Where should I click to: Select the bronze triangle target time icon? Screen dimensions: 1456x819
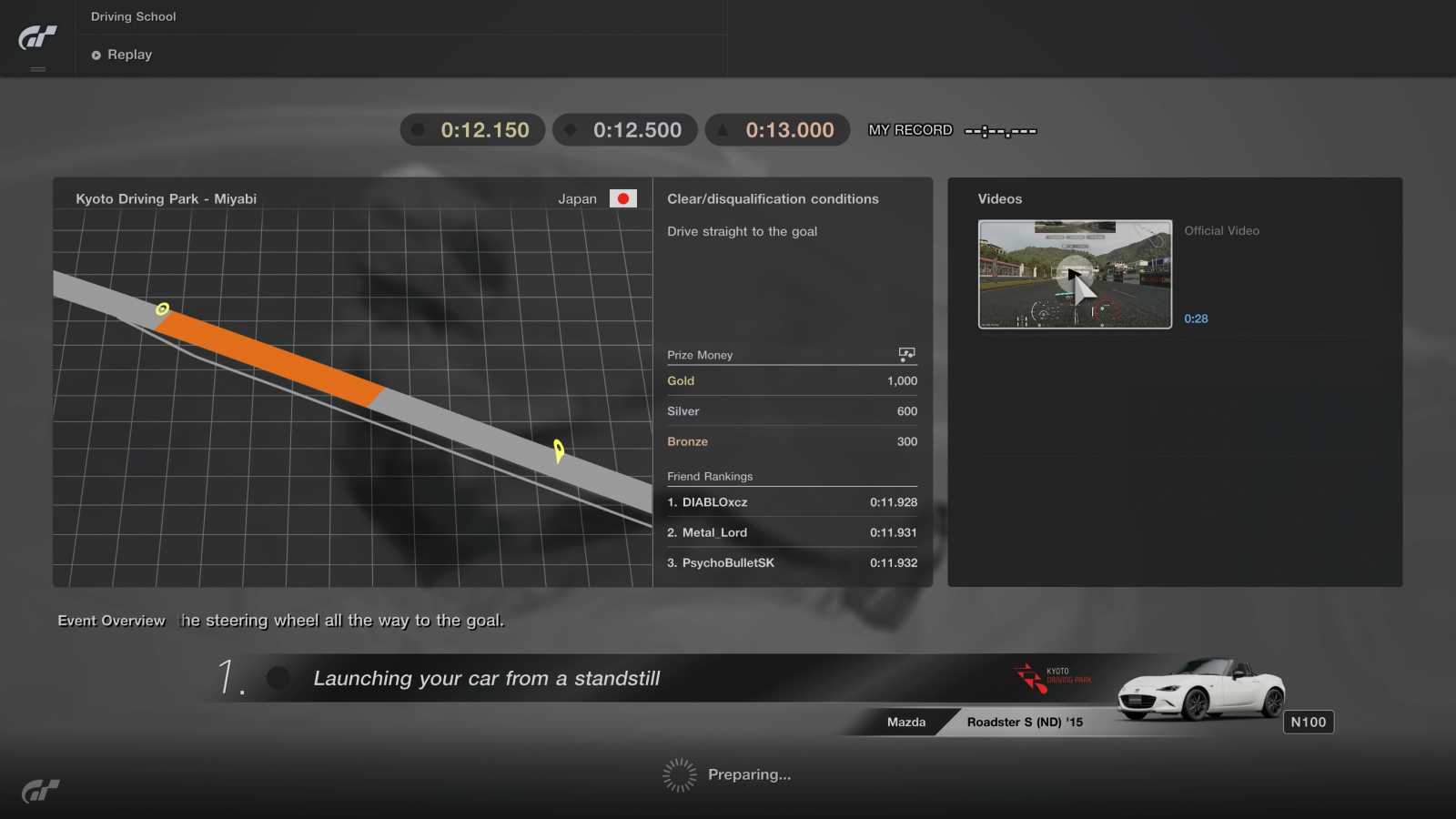click(723, 129)
